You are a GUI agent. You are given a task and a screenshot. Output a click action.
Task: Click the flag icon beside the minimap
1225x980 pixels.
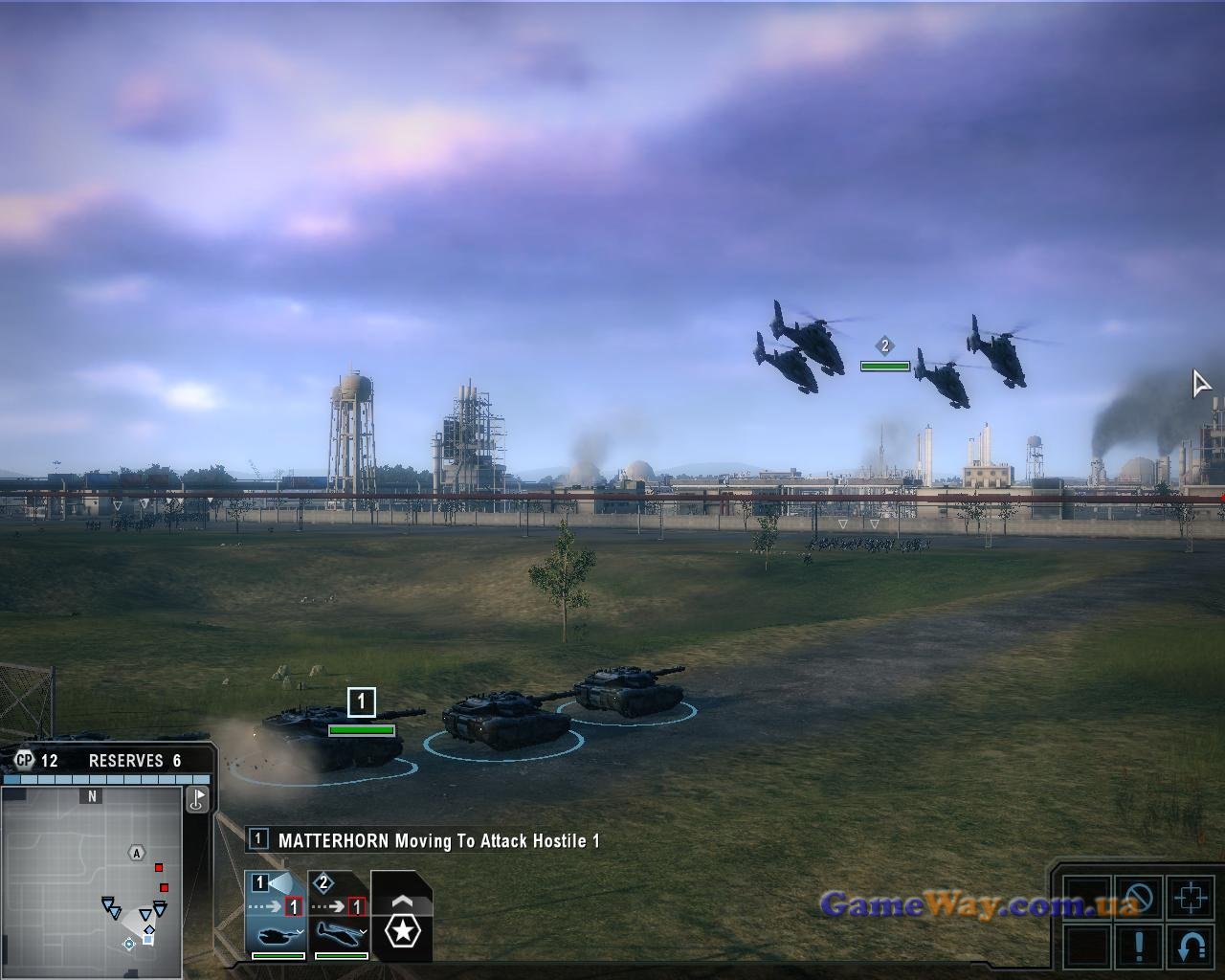197,799
